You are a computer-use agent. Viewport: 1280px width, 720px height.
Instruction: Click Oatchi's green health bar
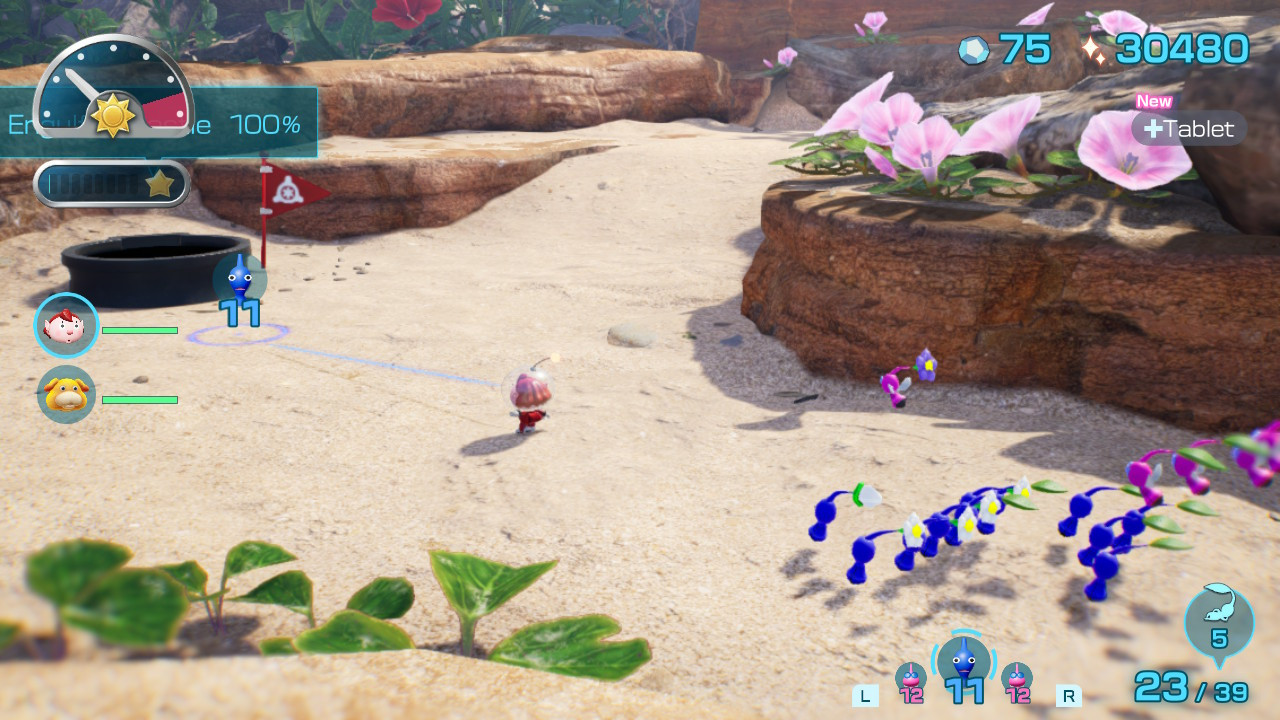point(140,399)
